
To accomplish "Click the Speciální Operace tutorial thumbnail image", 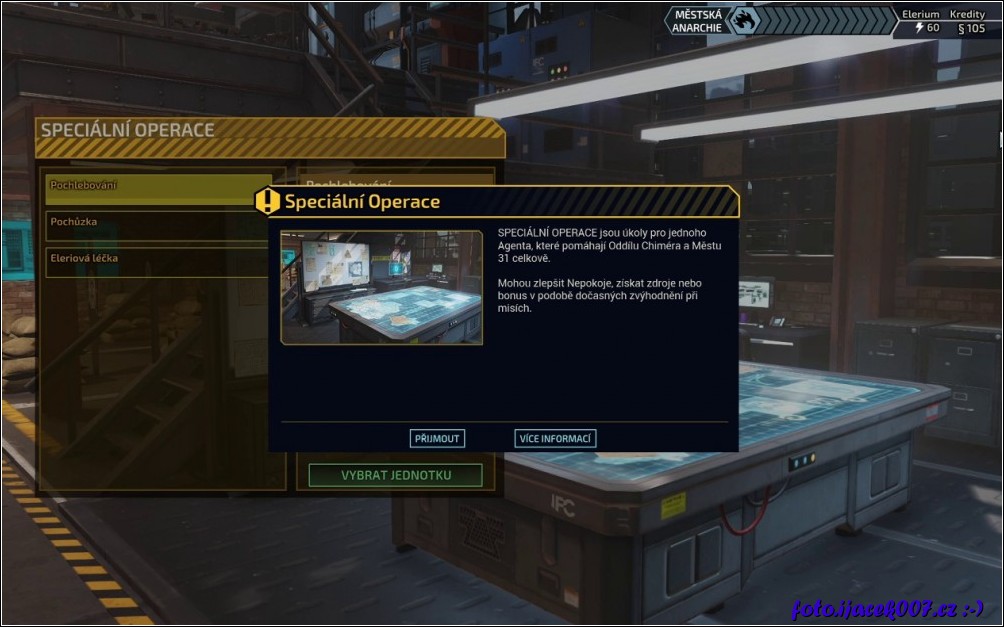I will (381, 288).
